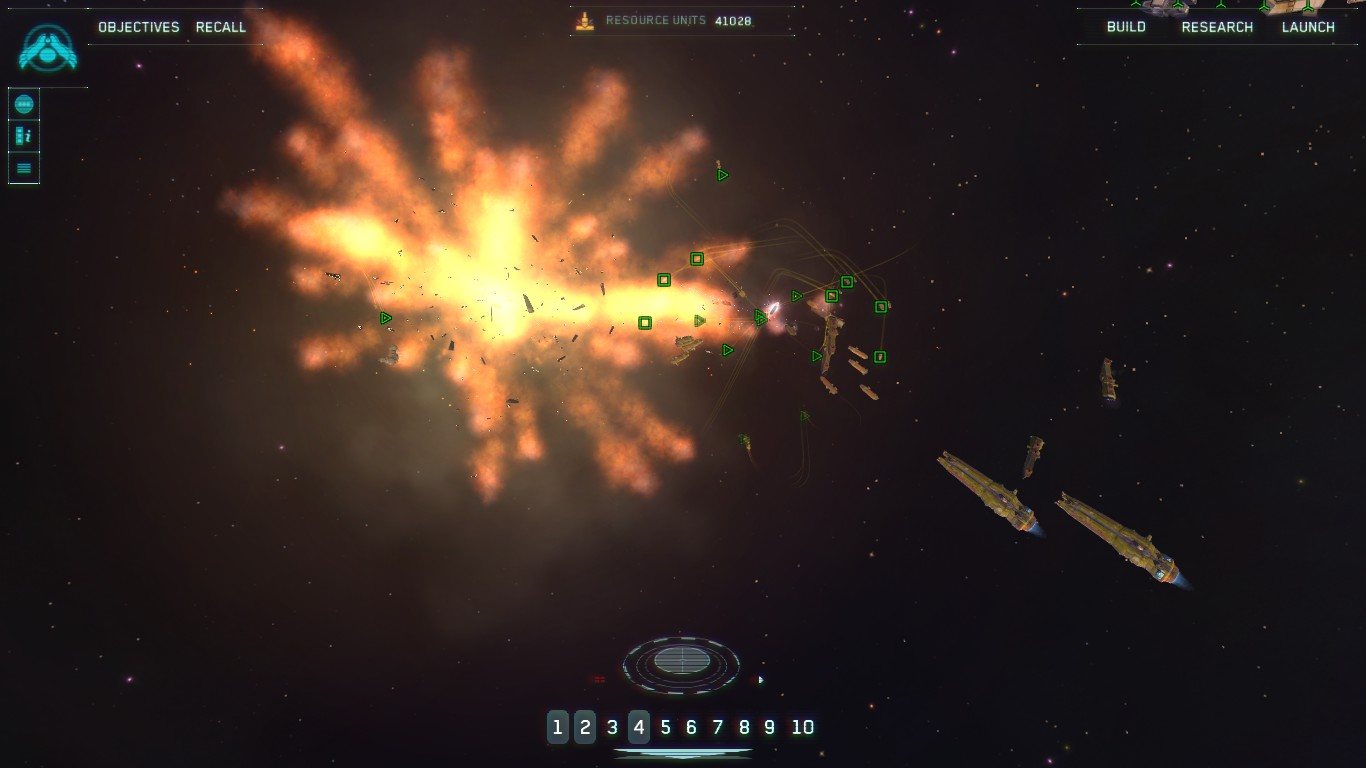Click the fleet emblem icon
Screen dimensions: 1366x768
pyautogui.click(x=47, y=47)
